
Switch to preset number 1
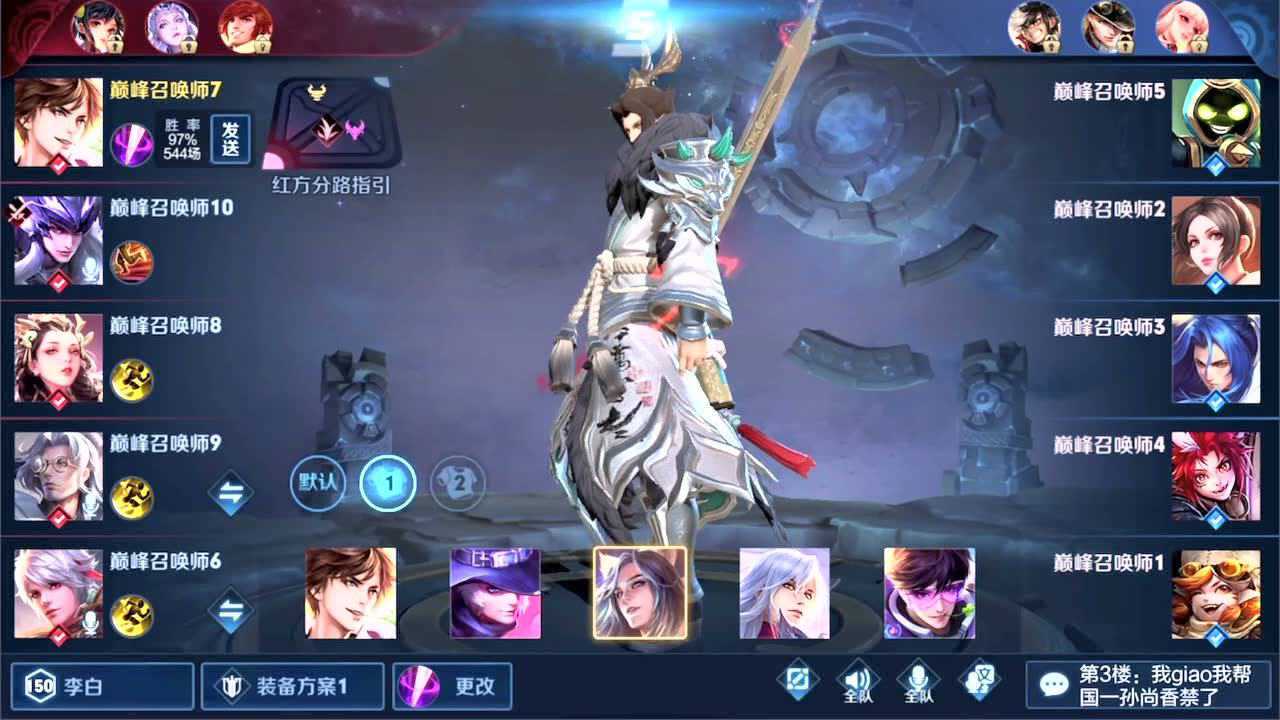coord(388,483)
